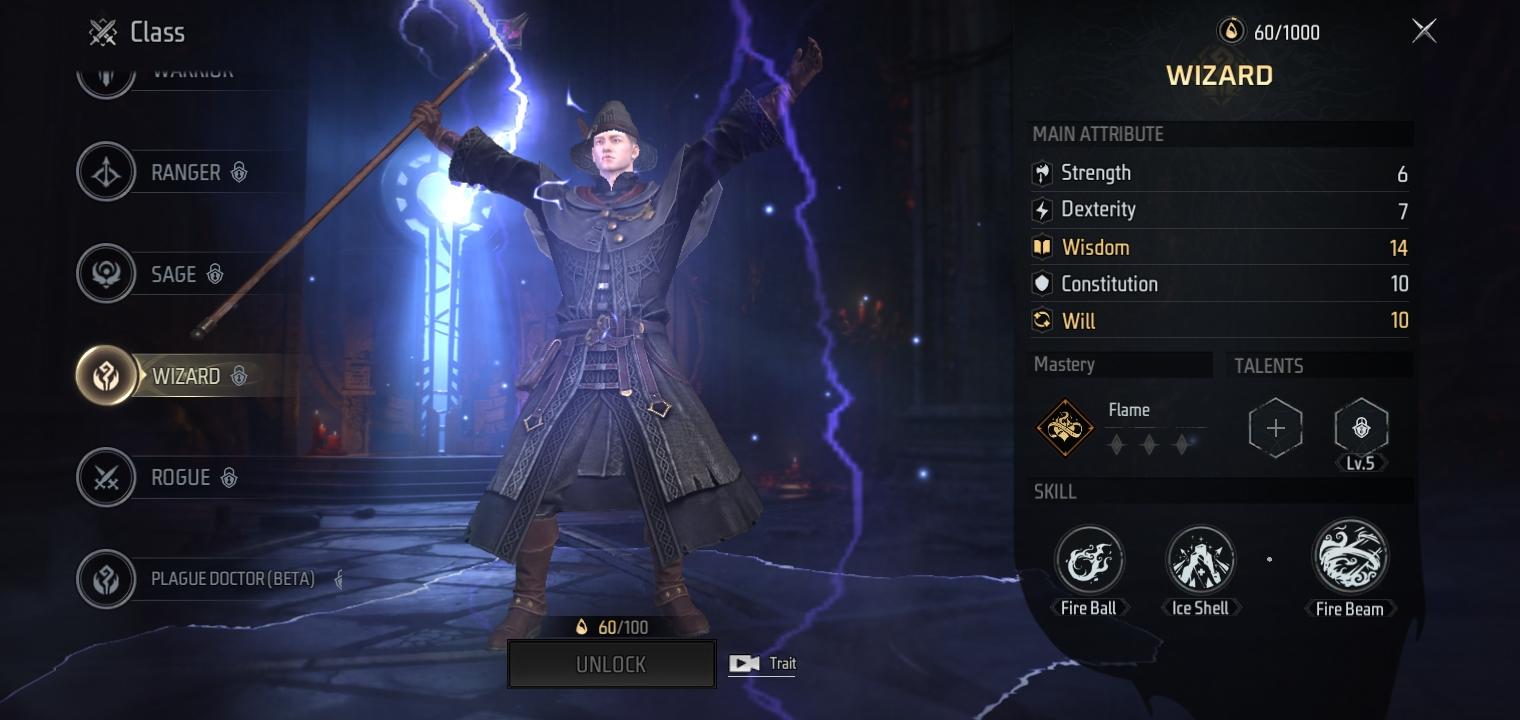Show the Fire Ball skill details
This screenshot has width=1520, height=720.
[x=1089, y=560]
